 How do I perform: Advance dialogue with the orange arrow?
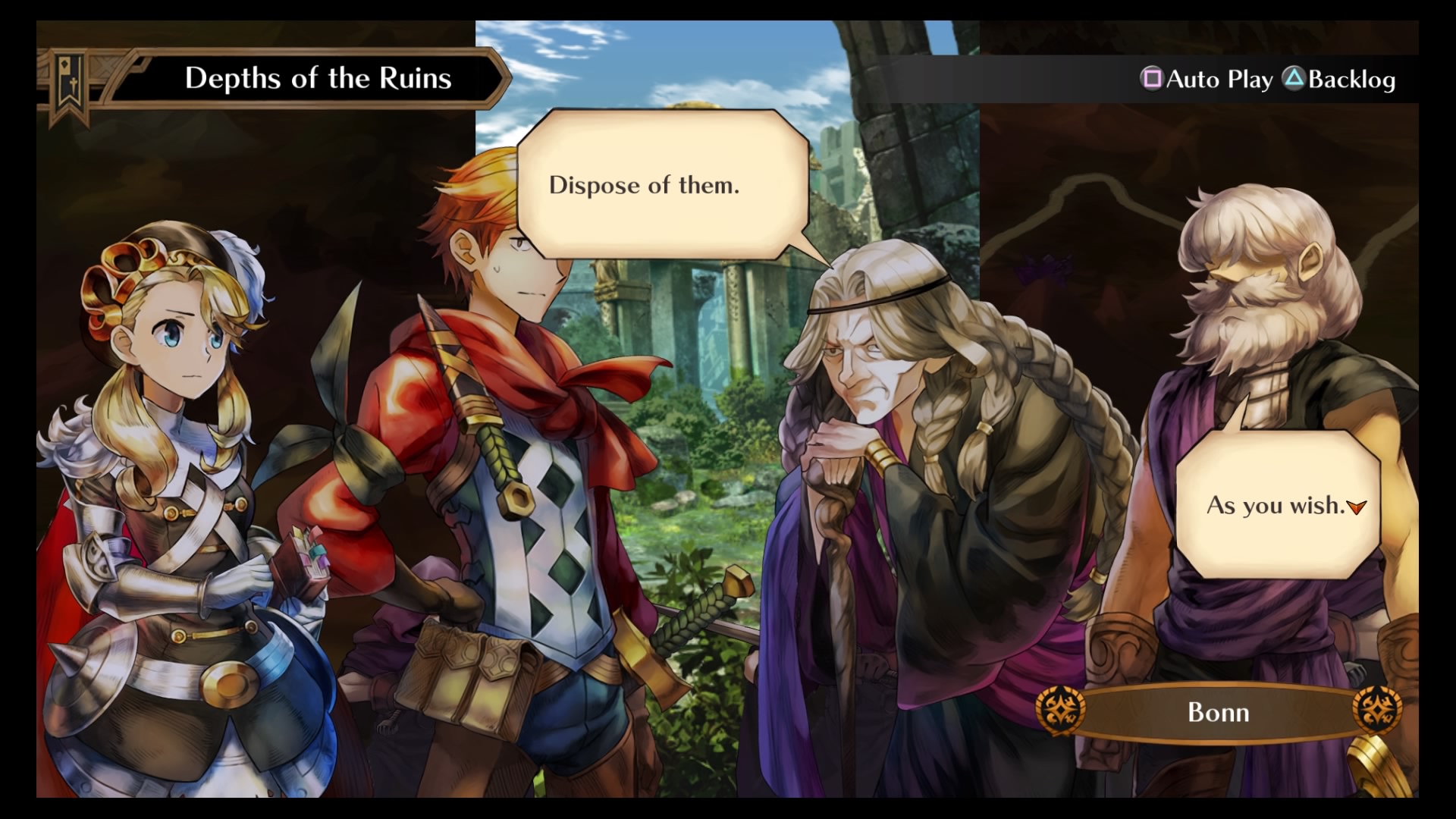tap(1357, 507)
